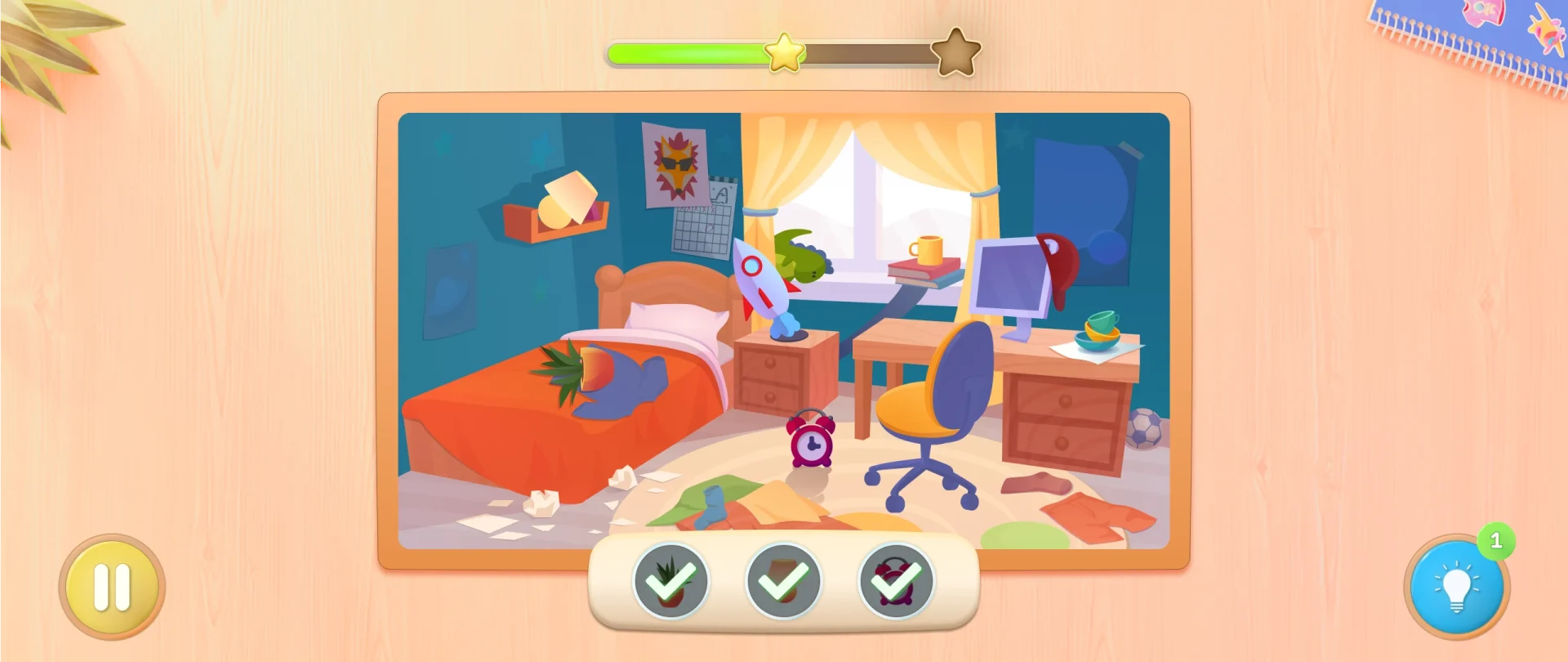Use the lightbulb hint button

[x=1456, y=587]
